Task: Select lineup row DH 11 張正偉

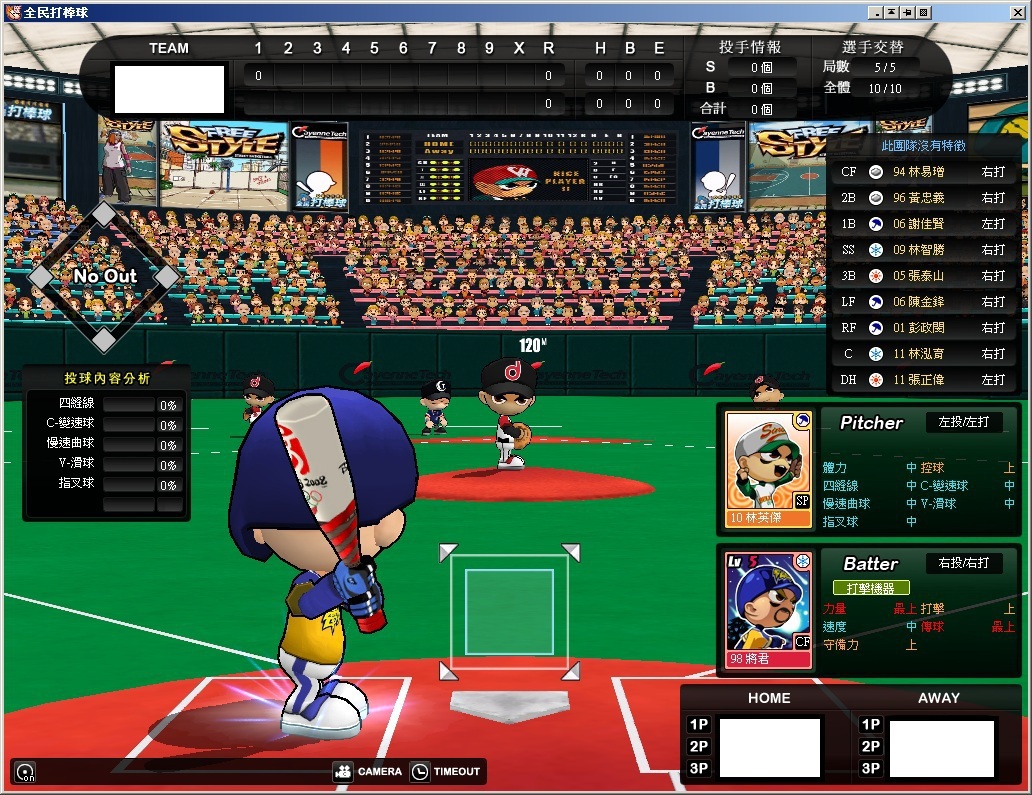Action: click(922, 380)
